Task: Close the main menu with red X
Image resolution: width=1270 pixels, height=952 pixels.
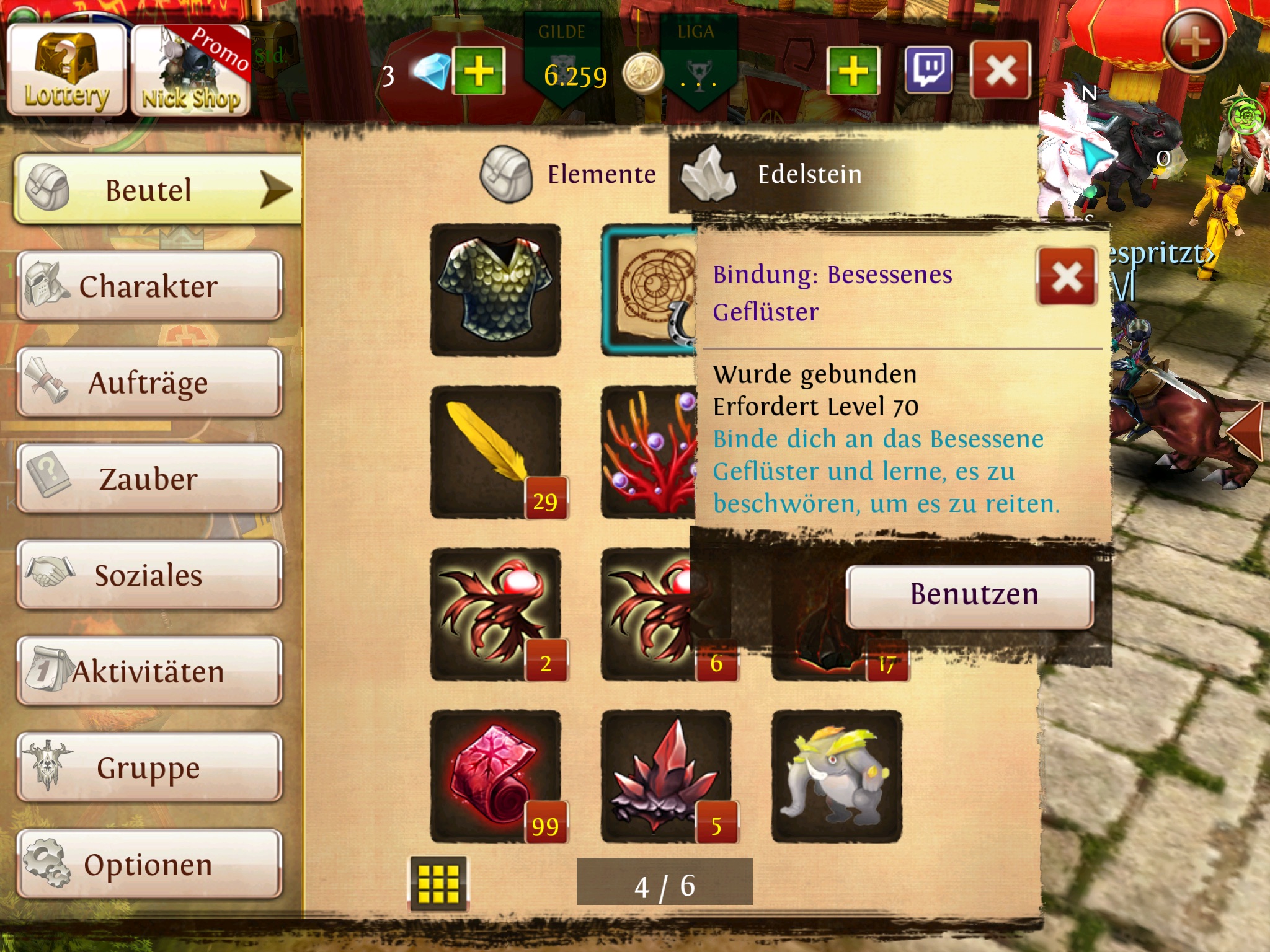Action: pyautogui.click(x=1000, y=71)
